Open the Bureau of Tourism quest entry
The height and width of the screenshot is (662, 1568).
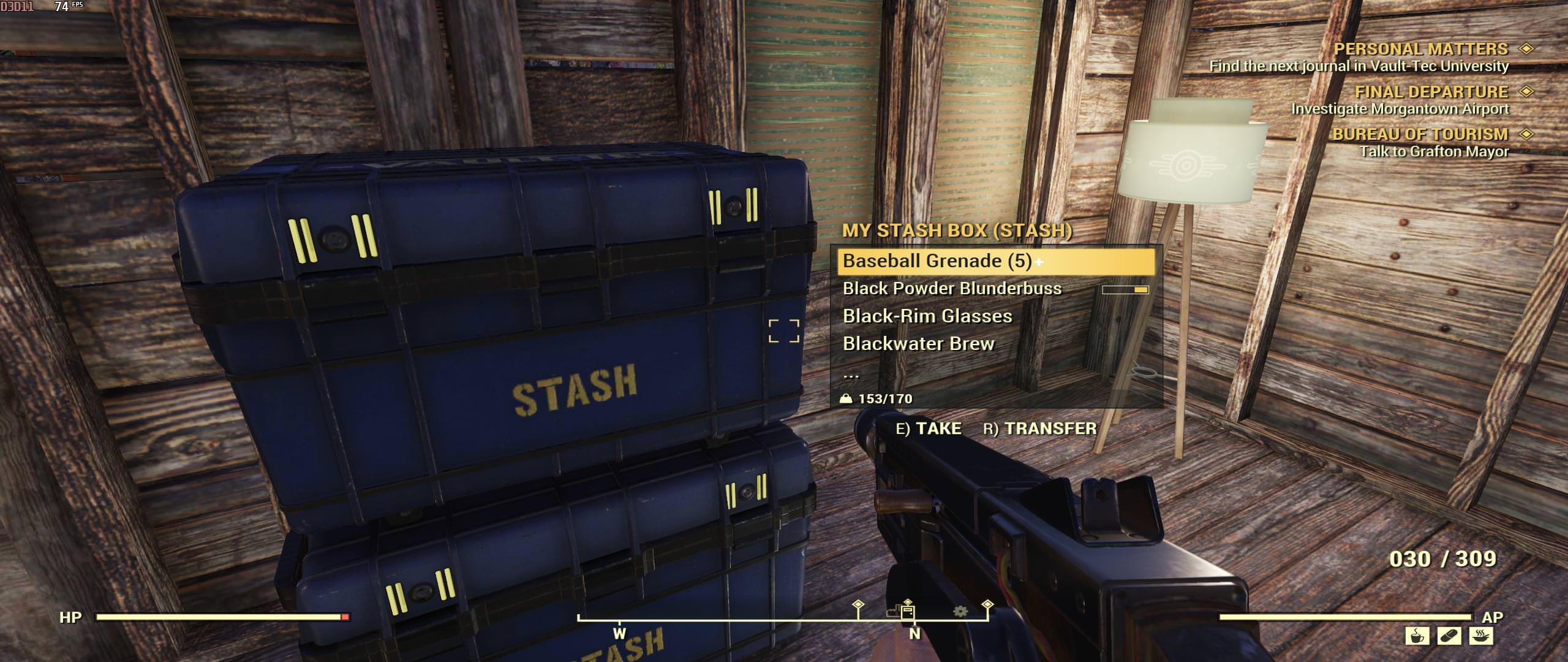[x=1420, y=134]
